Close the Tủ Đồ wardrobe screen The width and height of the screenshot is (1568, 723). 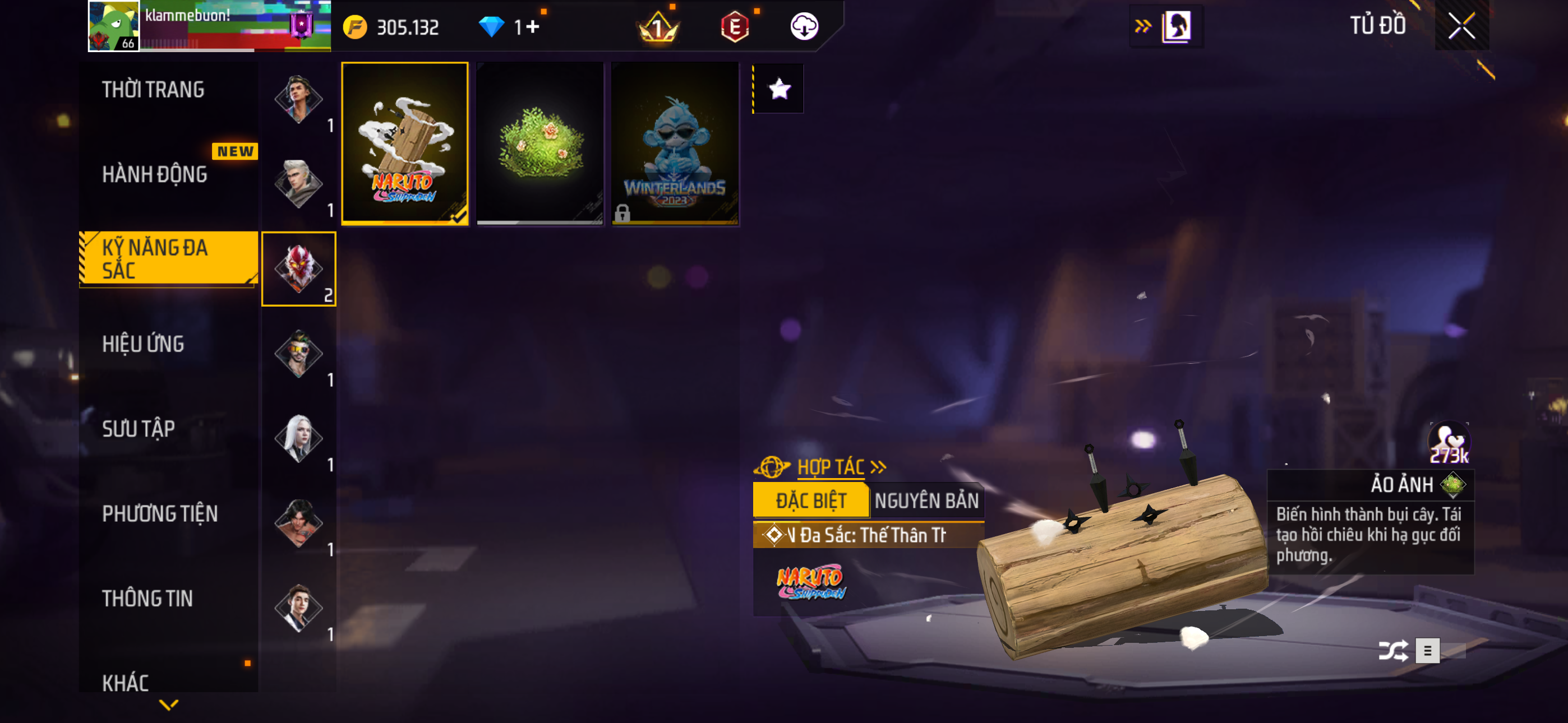(1461, 26)
